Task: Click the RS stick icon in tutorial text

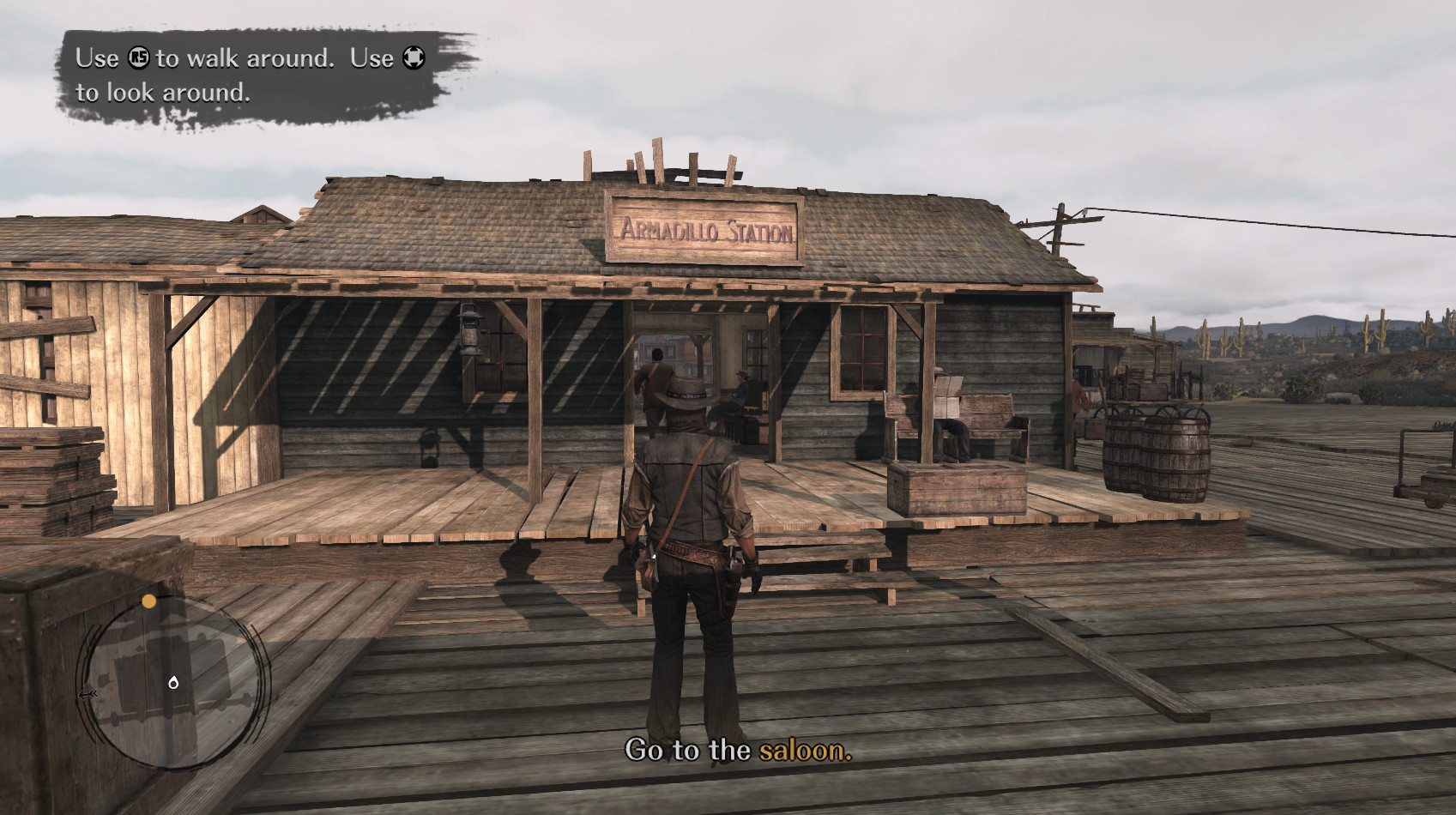Action: point(137,58)
